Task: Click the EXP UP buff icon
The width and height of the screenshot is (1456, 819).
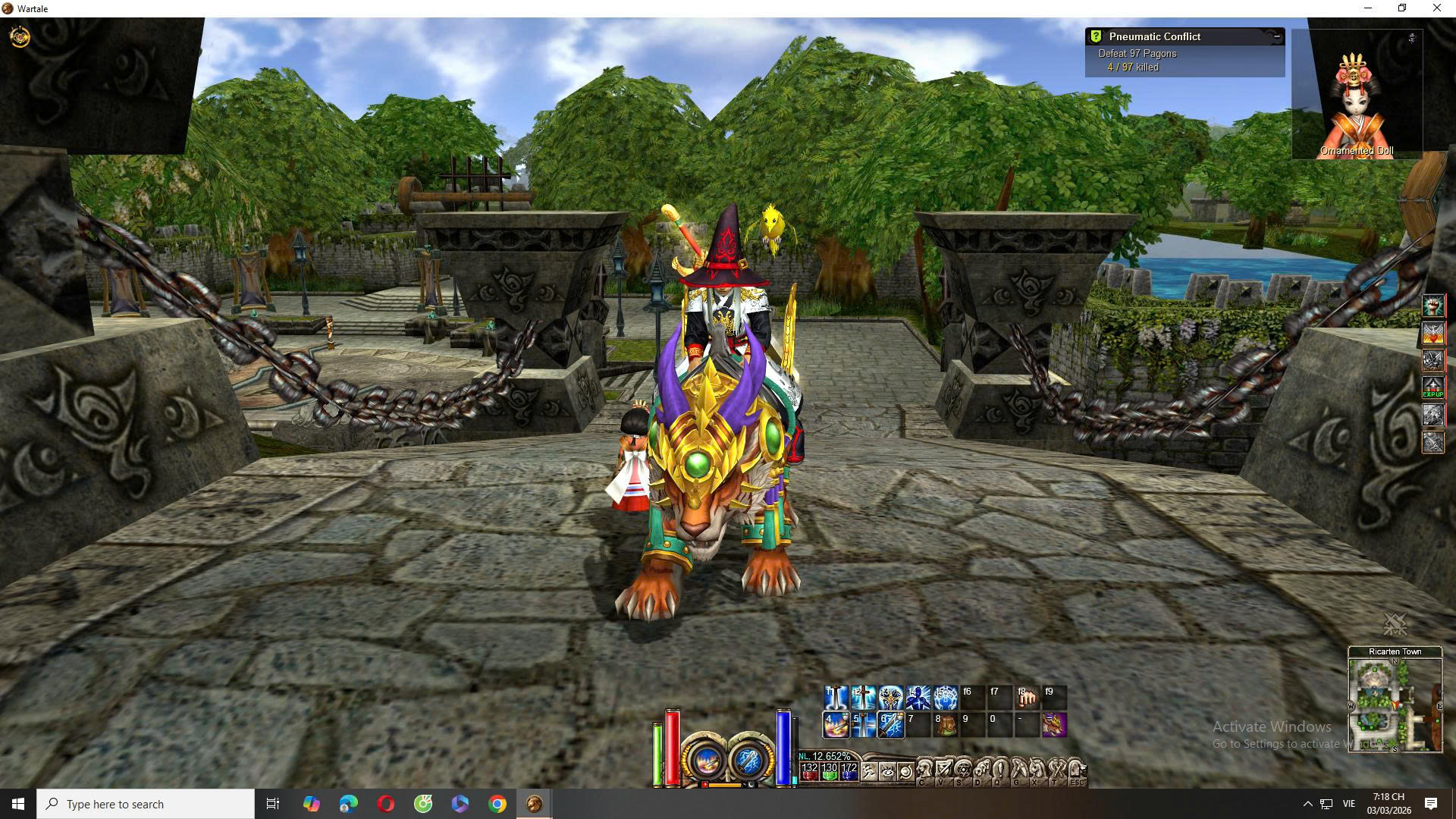Action: [1432, 388]
